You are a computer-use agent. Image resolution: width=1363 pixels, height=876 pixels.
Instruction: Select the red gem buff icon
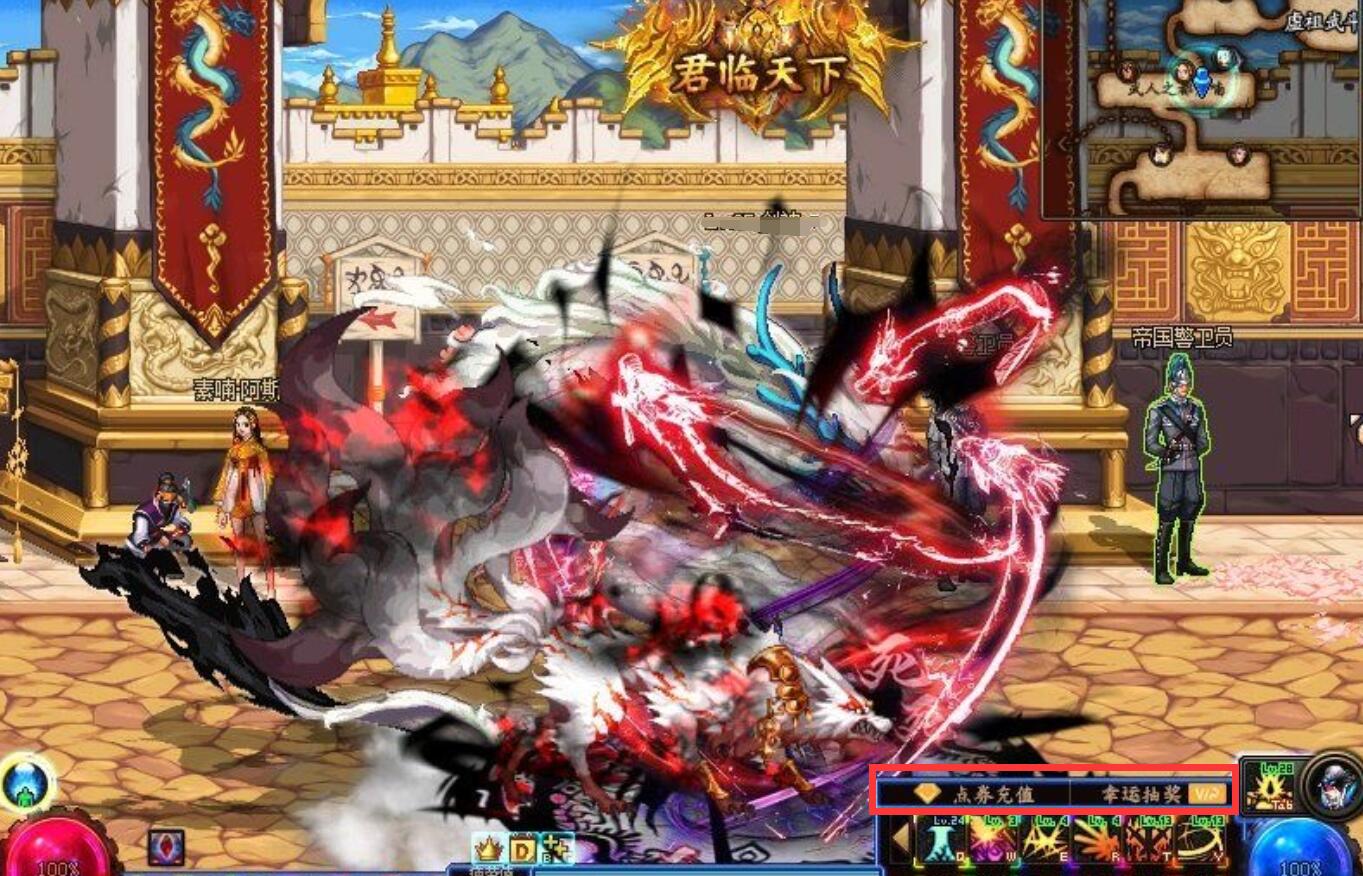point(165,847)
